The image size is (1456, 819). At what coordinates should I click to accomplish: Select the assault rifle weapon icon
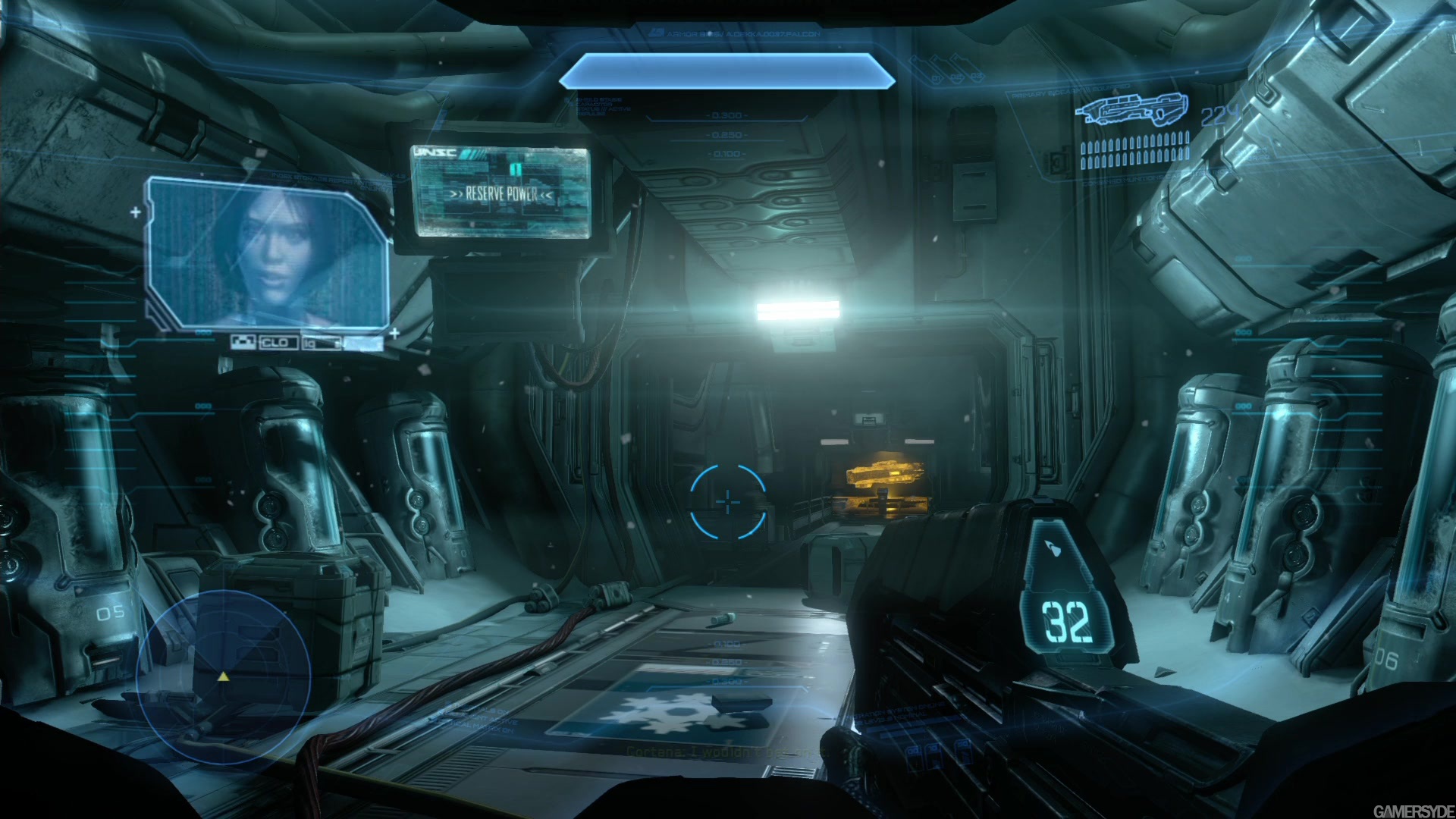pyautogui.click(x=1133, y=110)
